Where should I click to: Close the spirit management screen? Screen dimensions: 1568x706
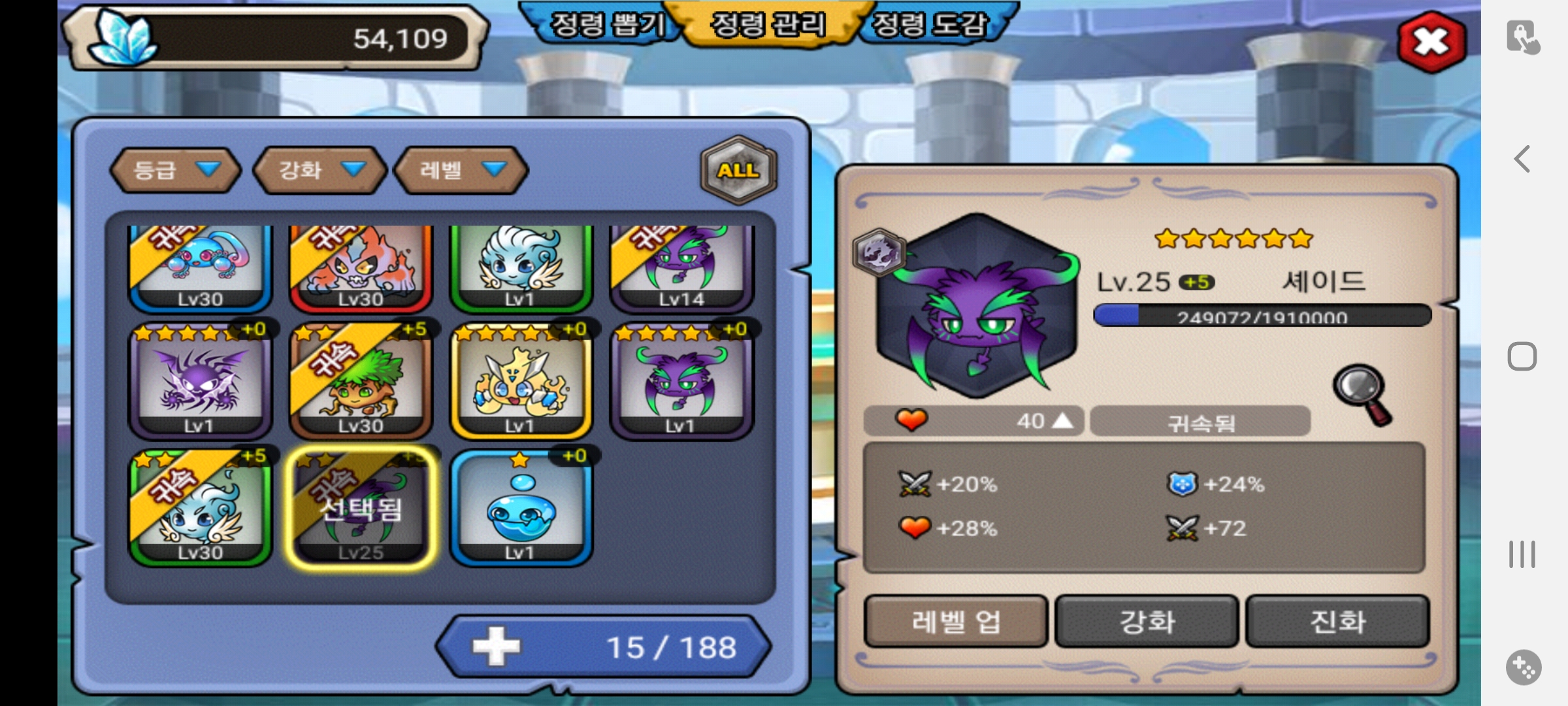1431,42
